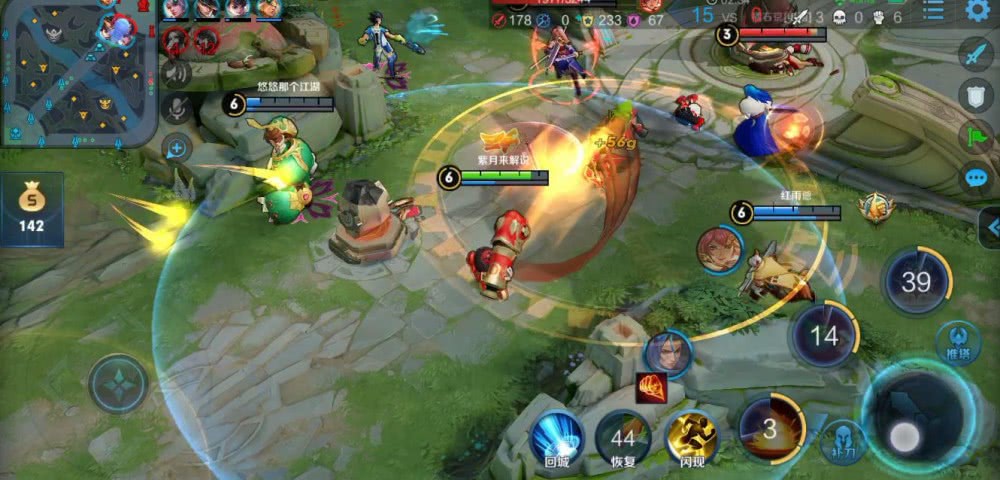Toggle the microphone voice button

[x=176, y=110]
